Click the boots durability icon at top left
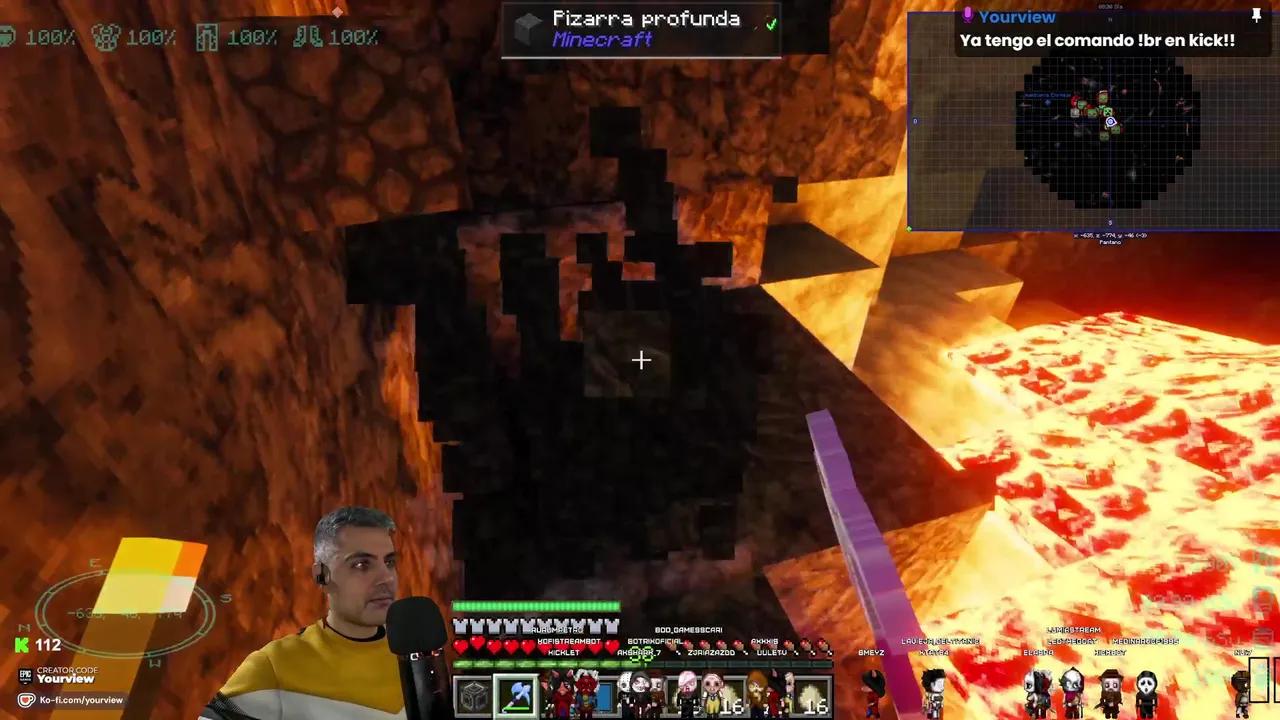 tap(310, 37)
